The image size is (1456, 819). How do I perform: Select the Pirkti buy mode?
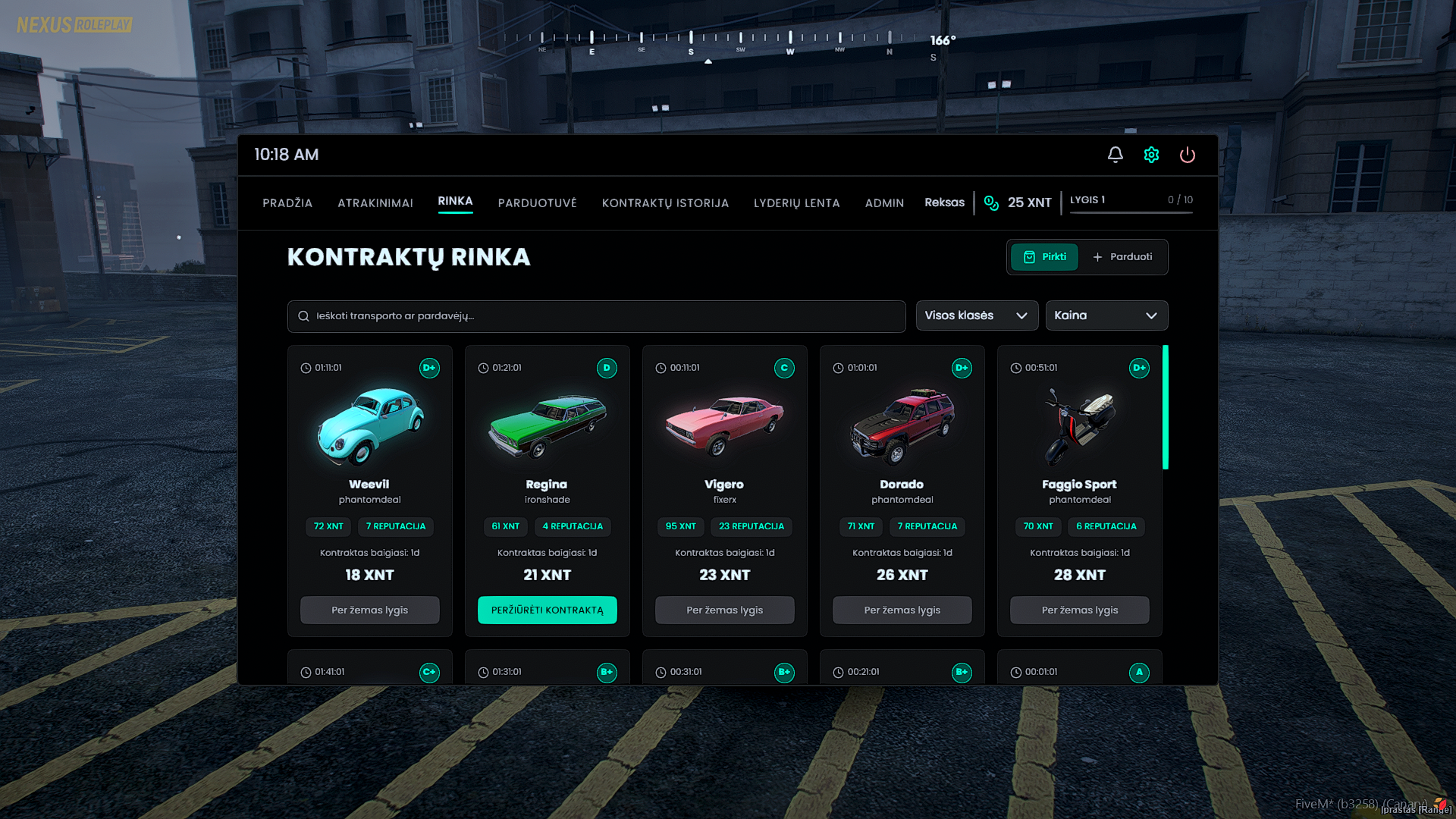1044,257
